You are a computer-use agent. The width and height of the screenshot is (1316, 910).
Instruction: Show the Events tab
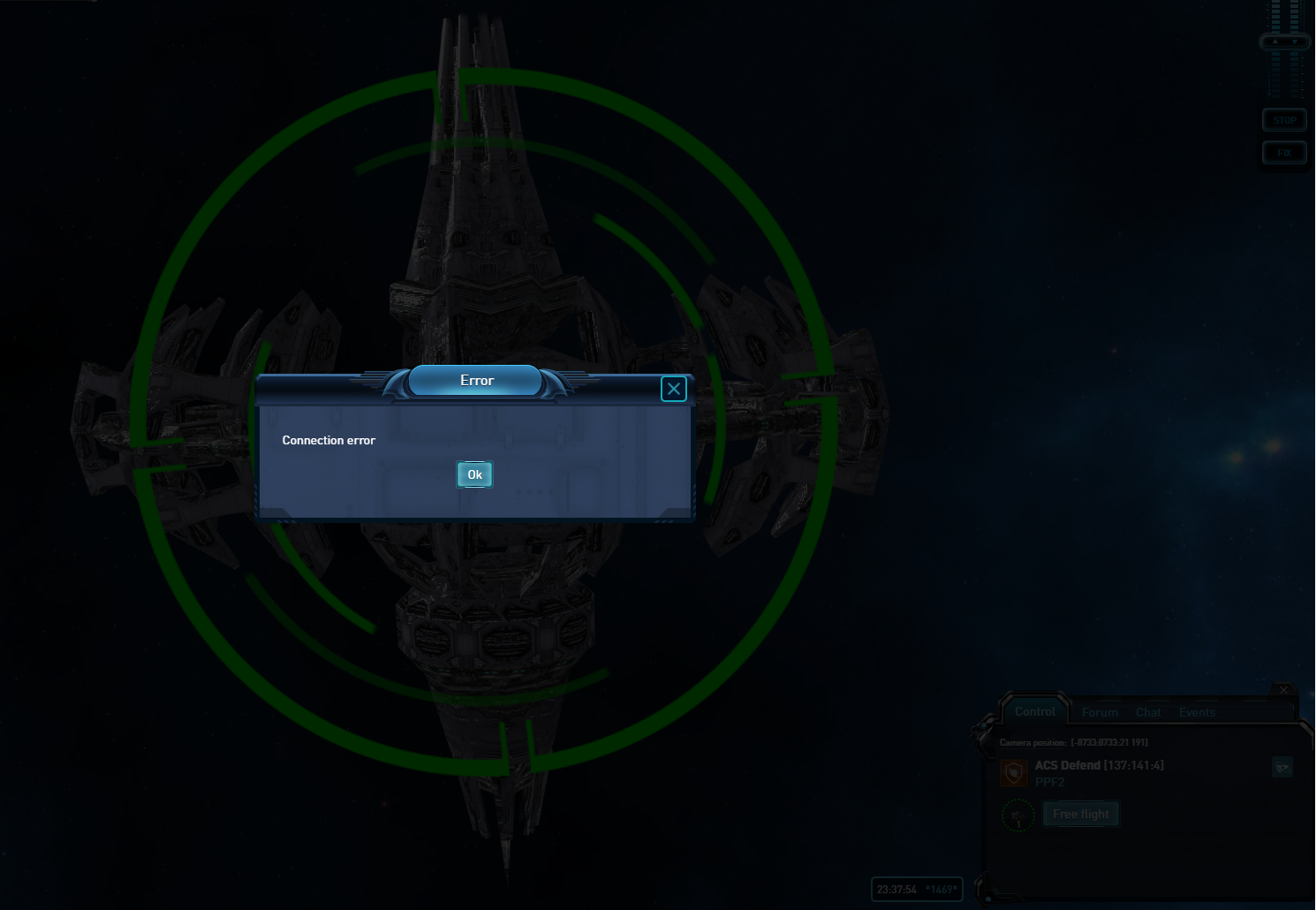1197,712
